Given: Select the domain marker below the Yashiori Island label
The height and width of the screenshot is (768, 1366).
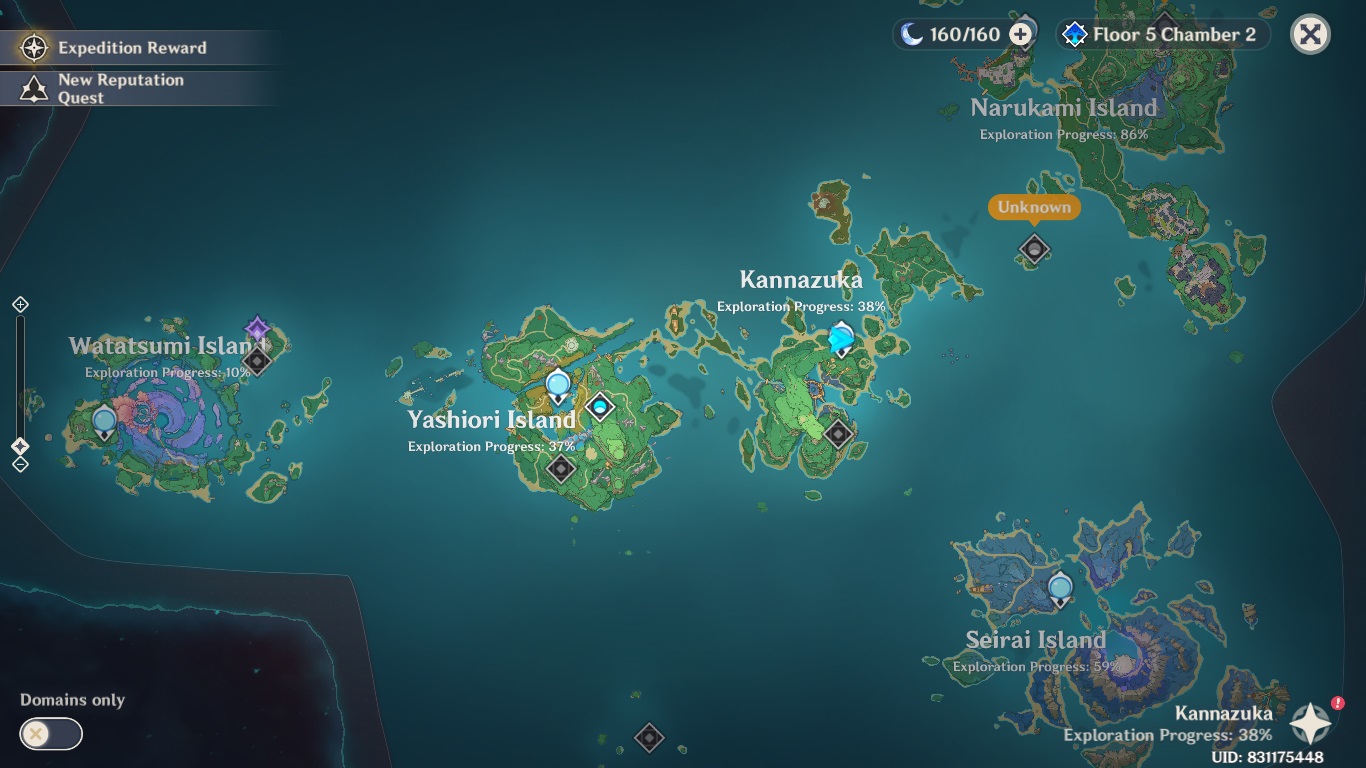Looking at the screenshot, I should point(561,467).
